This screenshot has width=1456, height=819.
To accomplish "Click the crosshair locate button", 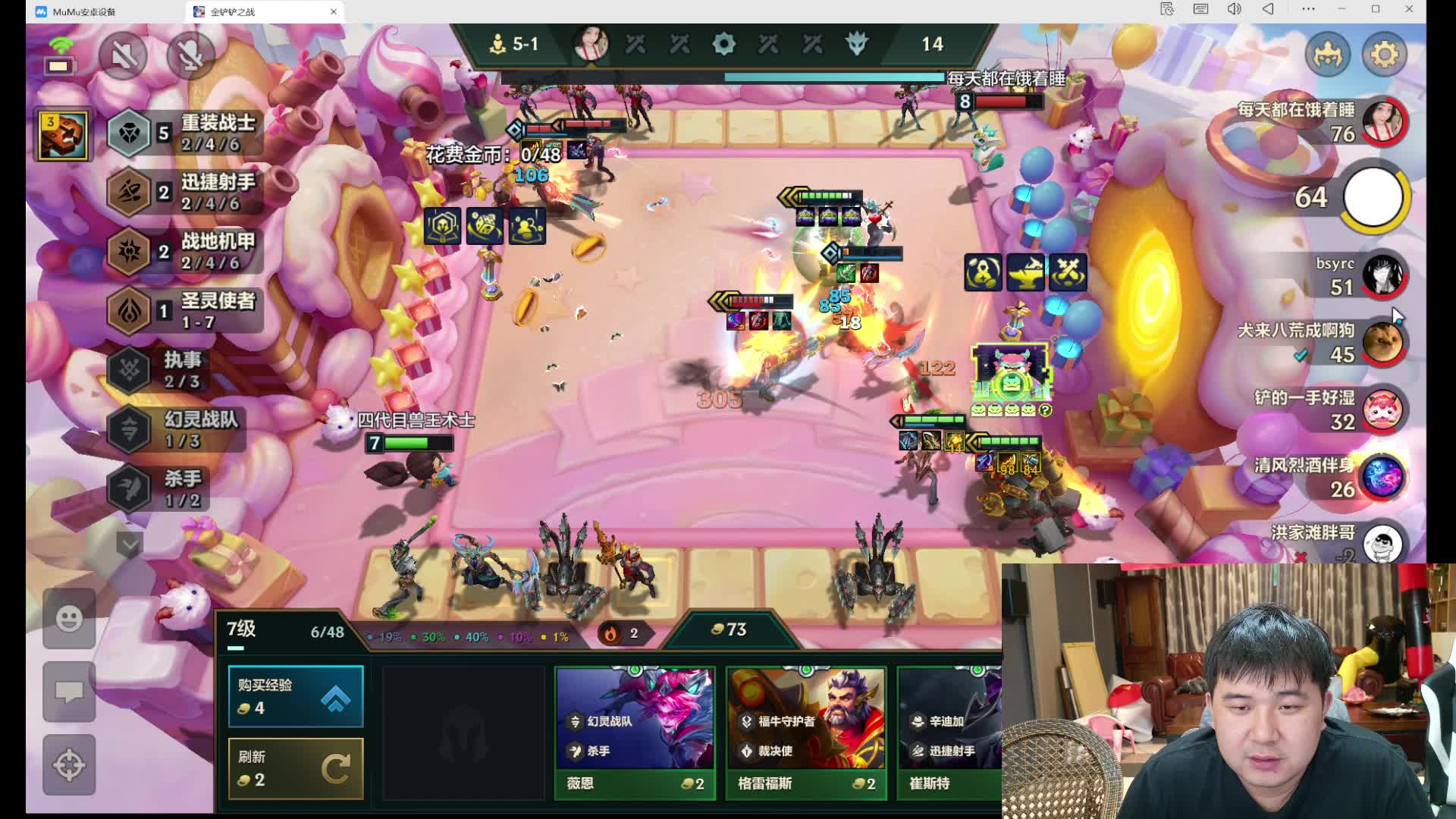I will coord(69,764).
